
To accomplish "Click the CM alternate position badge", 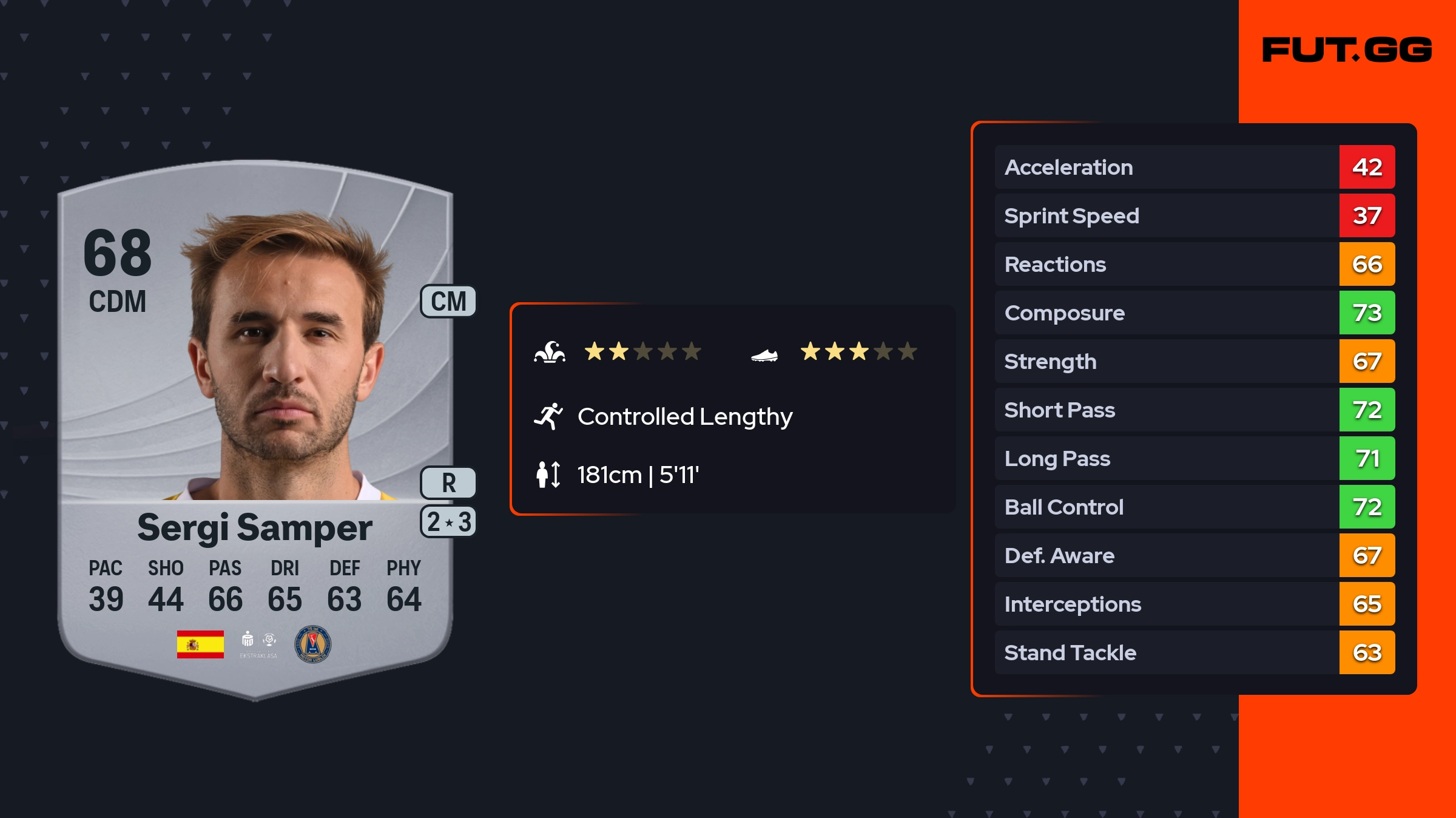I will [x=448, y=302].
